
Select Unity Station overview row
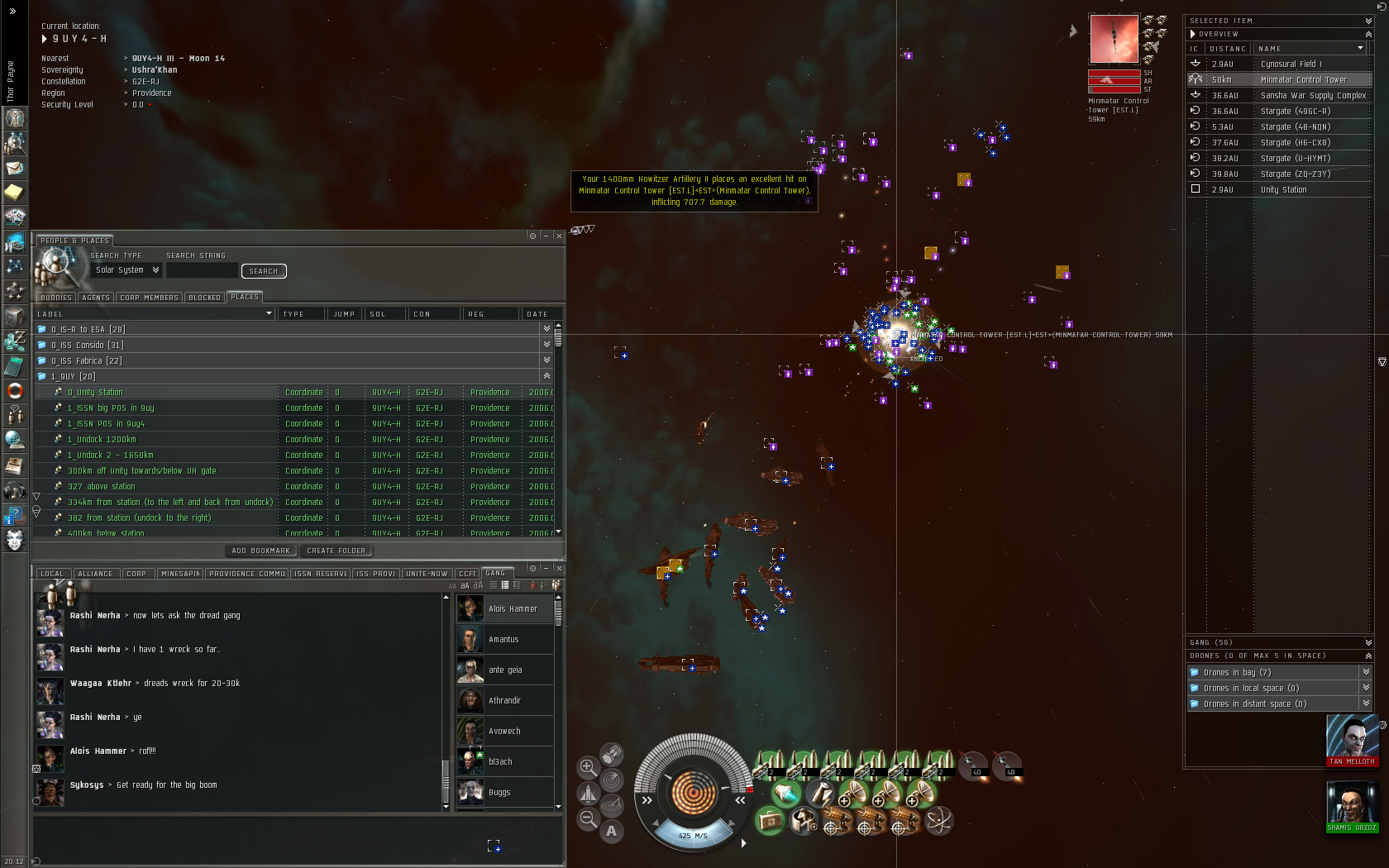[x=1283, y=190]
